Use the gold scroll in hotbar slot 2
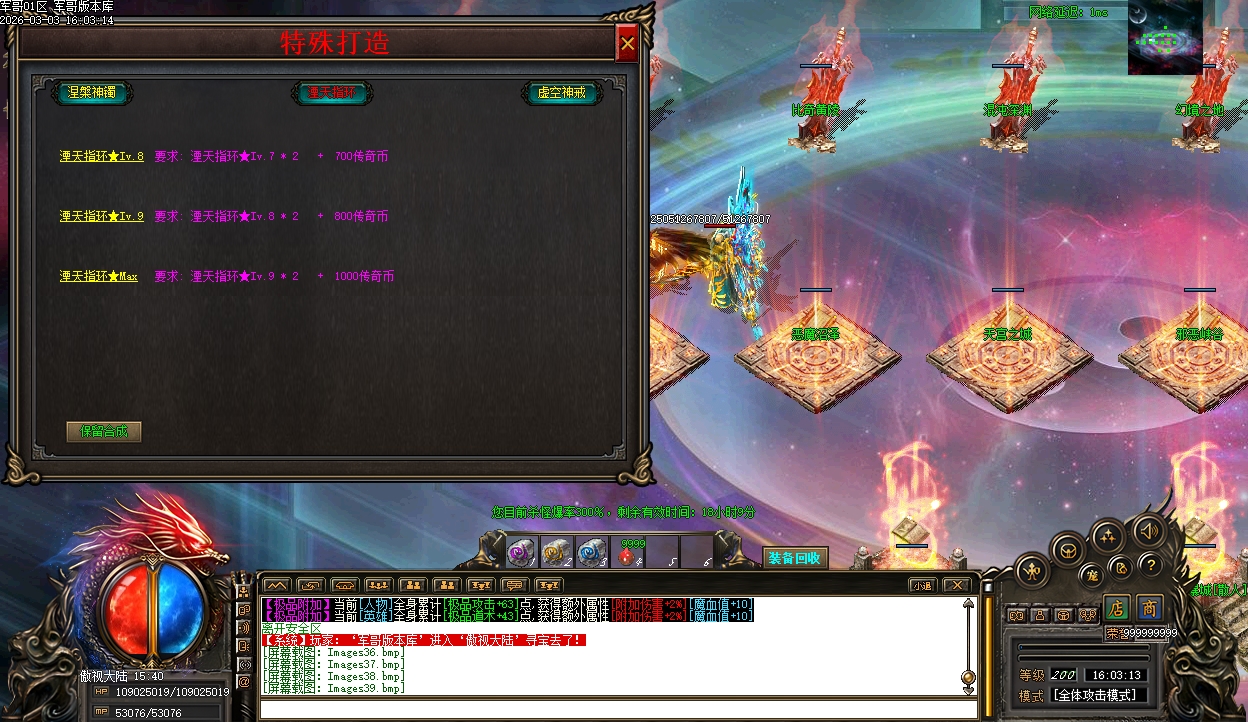Image resolution: width=1248 pixels, height=722 pixels. [556, 553]
